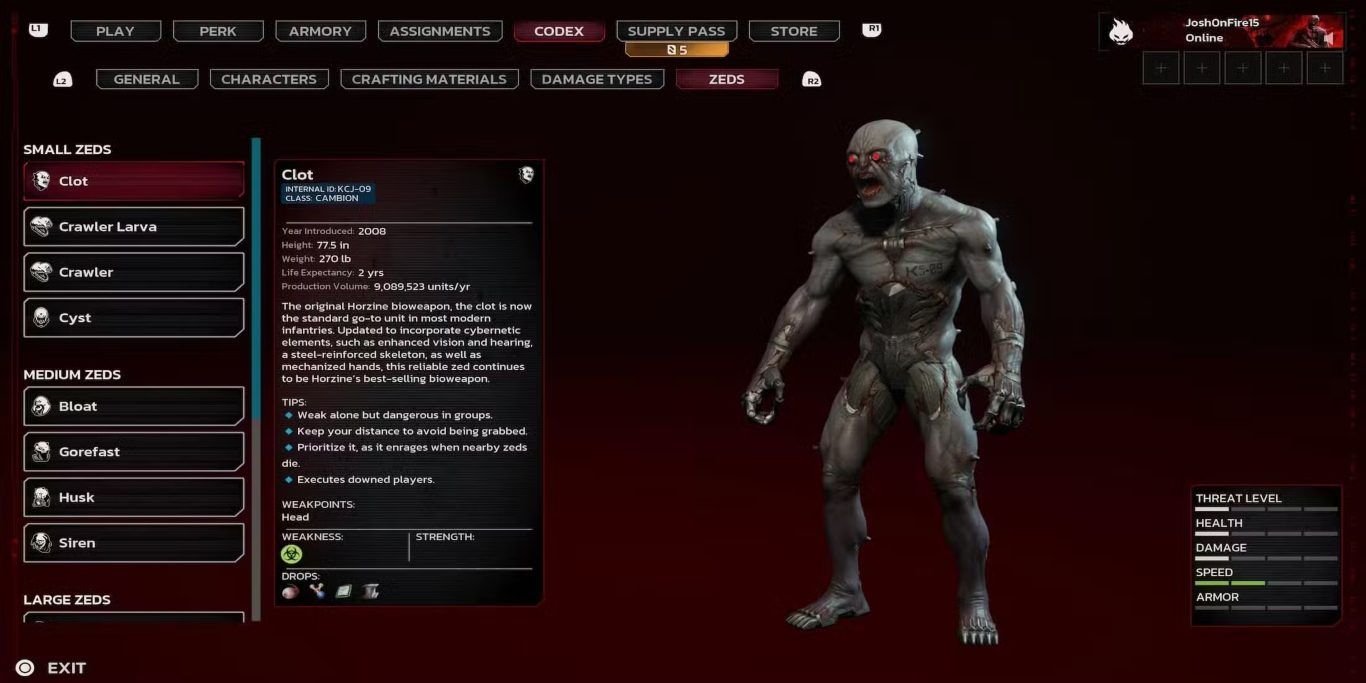The height and width of the screenshot is (683, 1366).
Task: Select Crawler Larva from the zed list
Action: pyautogui.click(x=134, y=227)
